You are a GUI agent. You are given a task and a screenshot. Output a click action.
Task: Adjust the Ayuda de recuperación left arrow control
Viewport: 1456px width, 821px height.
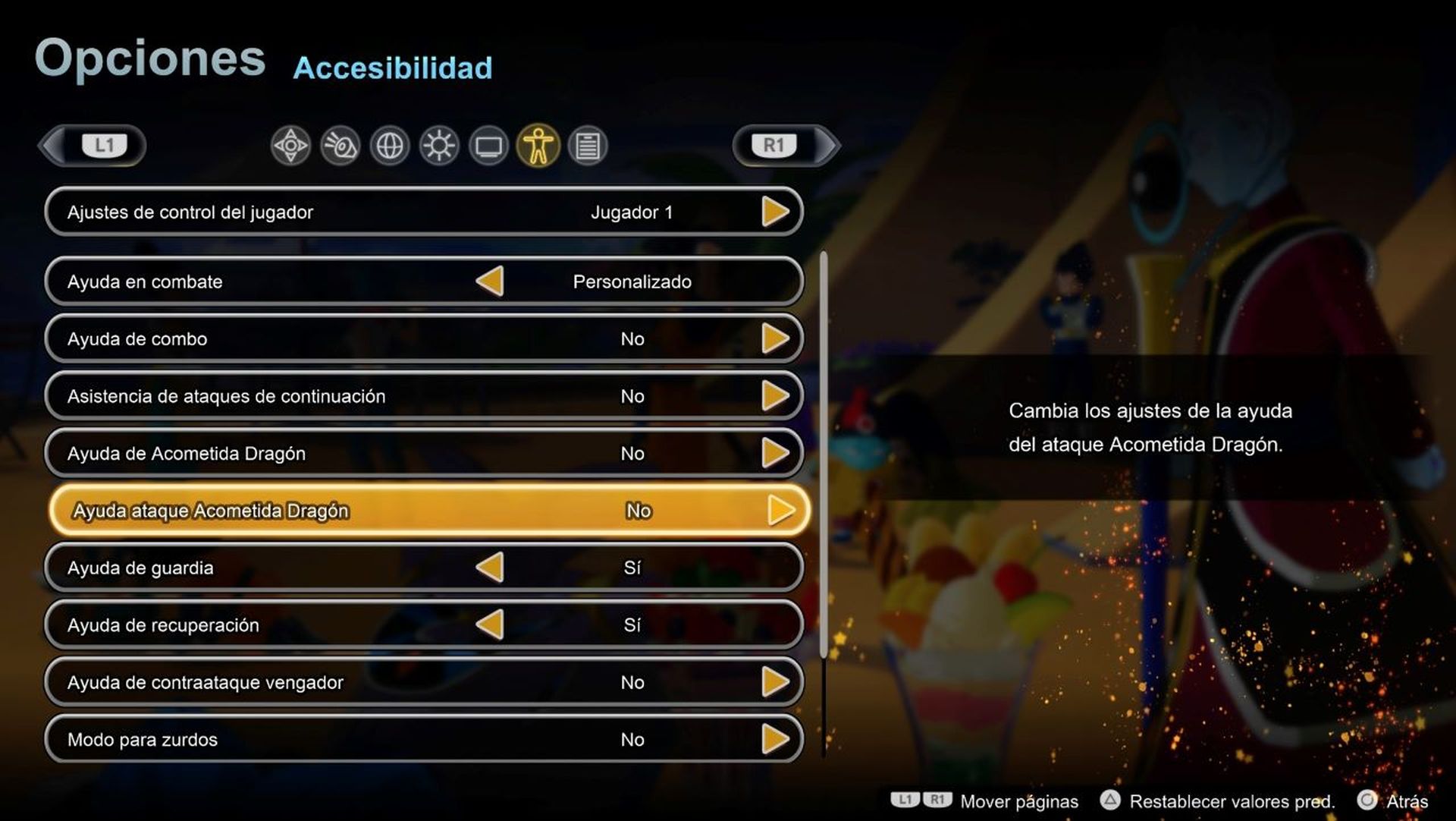tap(490, 625)
